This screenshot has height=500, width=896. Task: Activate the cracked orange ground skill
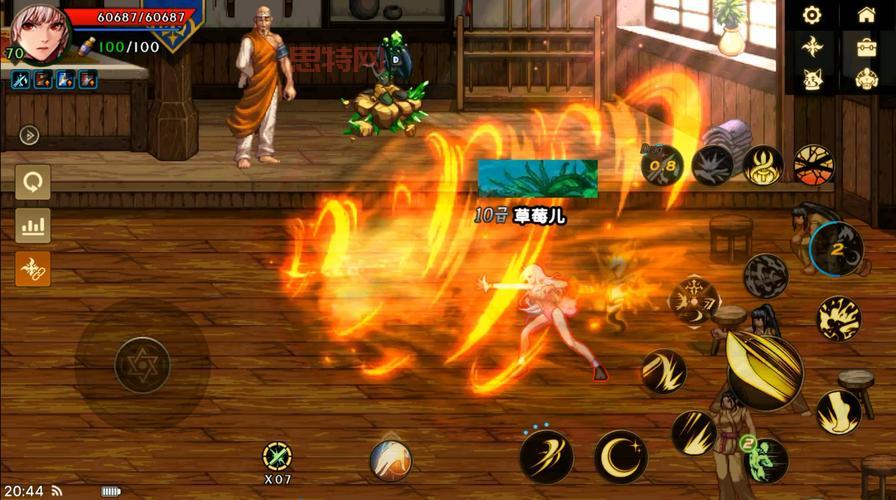813,163
